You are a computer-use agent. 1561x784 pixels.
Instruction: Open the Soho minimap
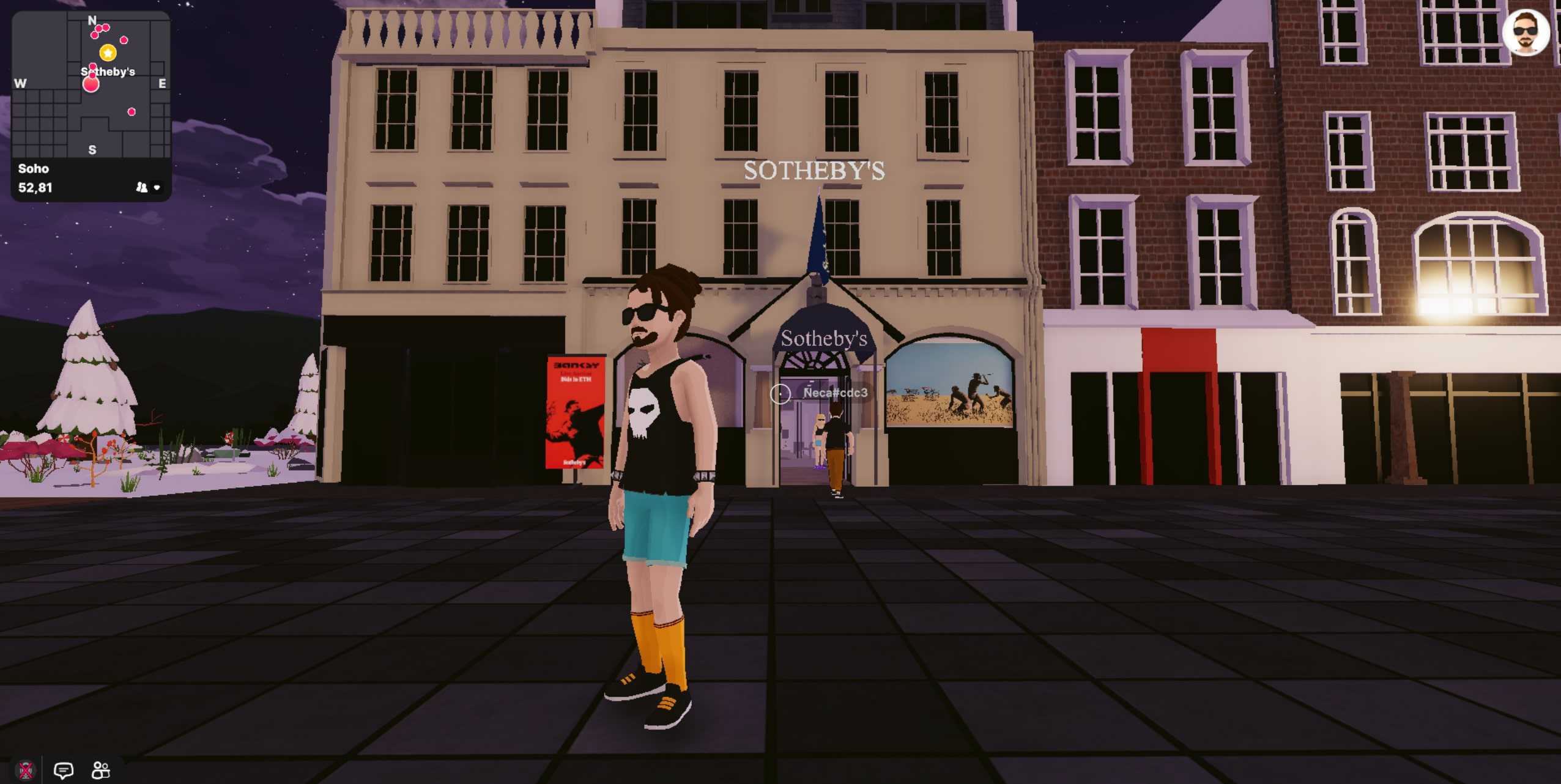[91, 86]
